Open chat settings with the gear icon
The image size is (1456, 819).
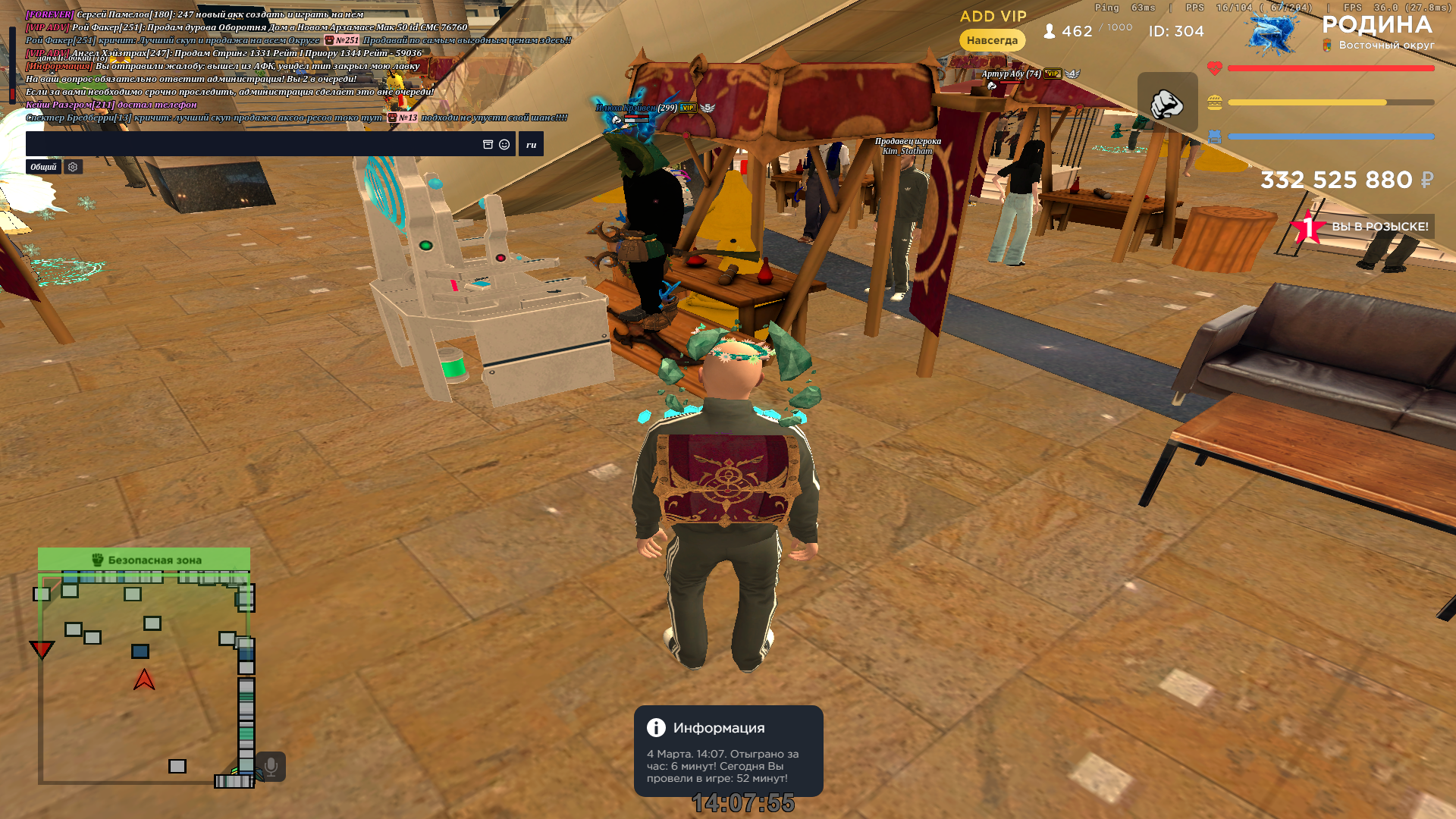[x=73, y=167]
